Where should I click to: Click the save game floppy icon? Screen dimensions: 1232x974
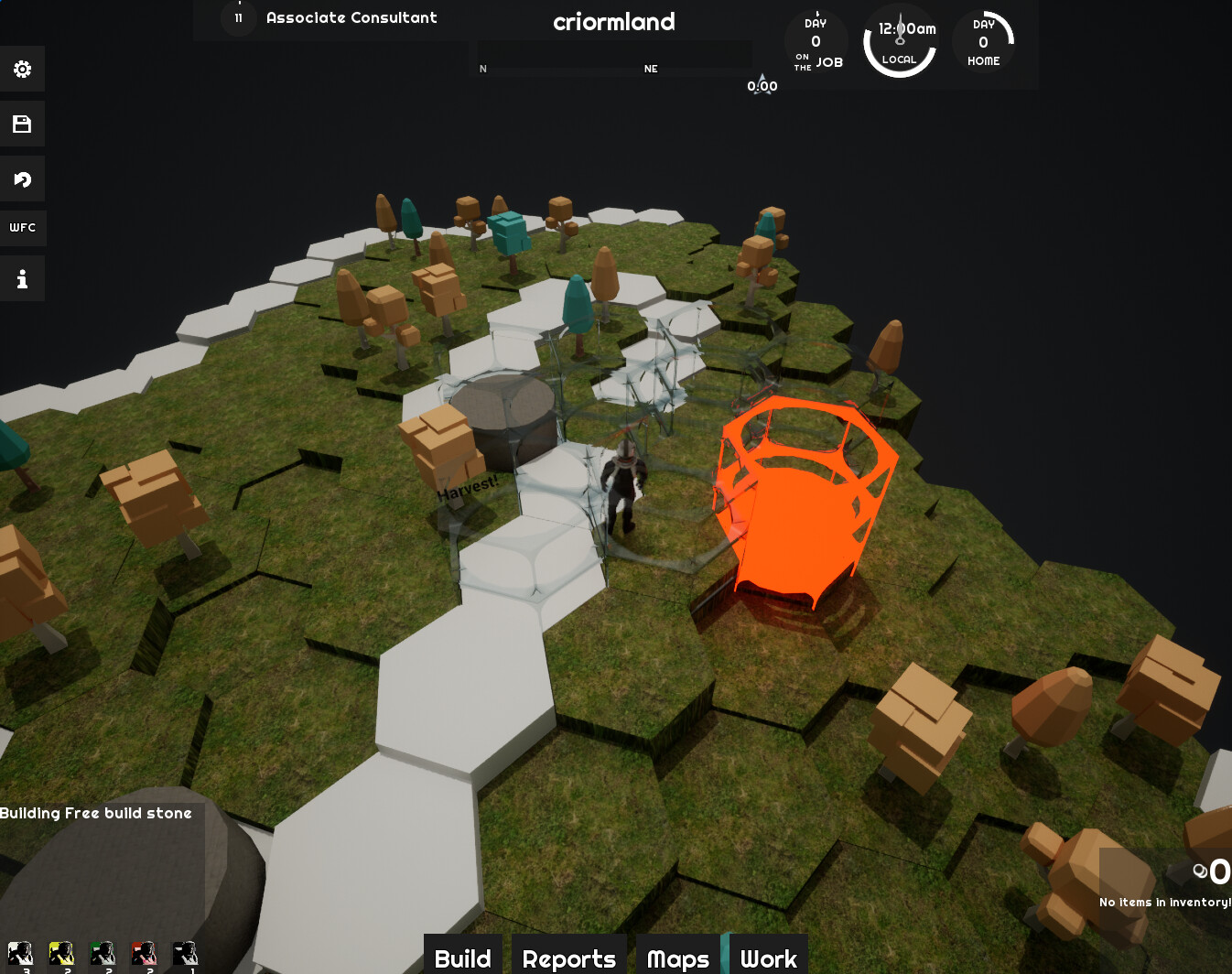click(23, 124)
